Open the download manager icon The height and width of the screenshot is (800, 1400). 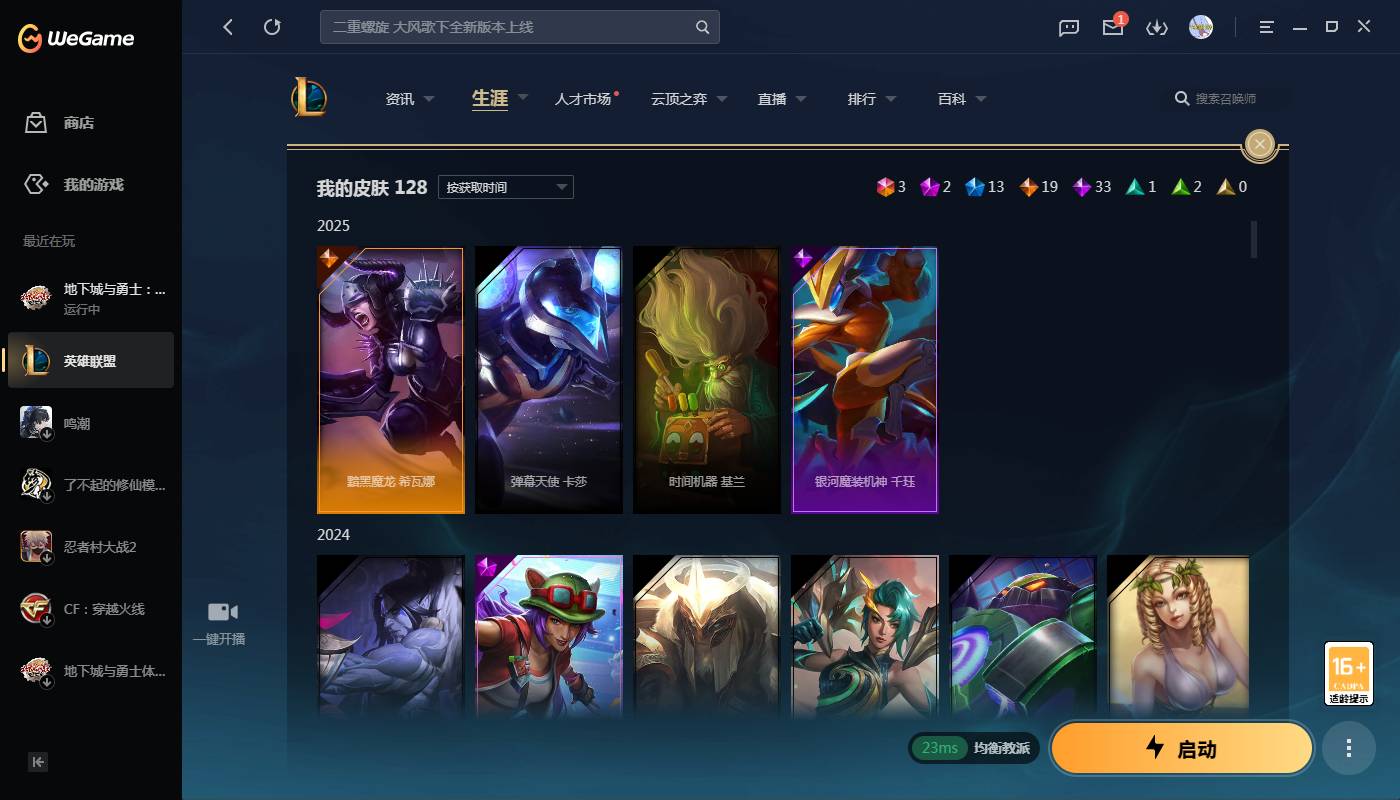pos(1157,28)
